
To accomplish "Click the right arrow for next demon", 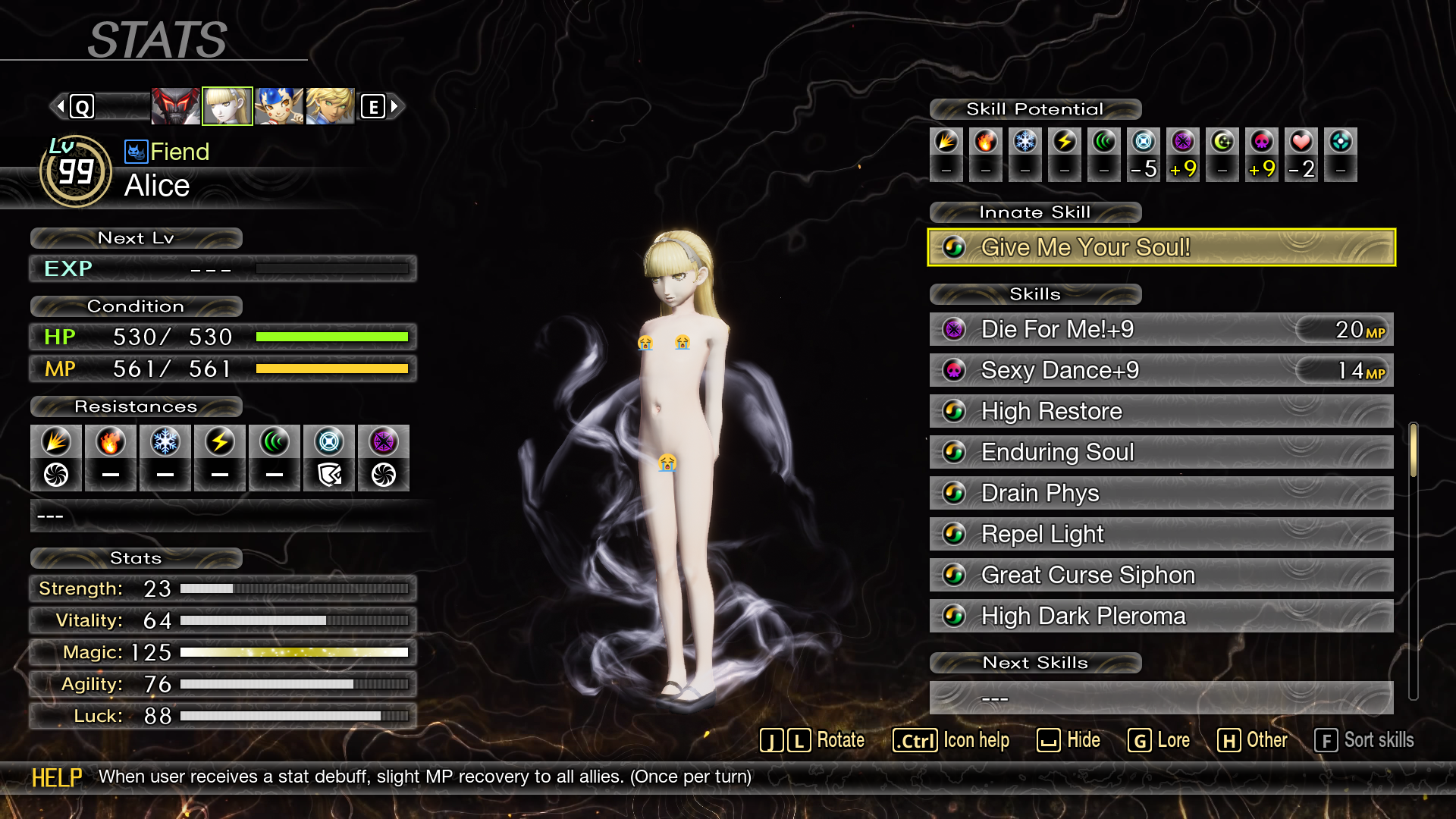I will tap(394, 106).
